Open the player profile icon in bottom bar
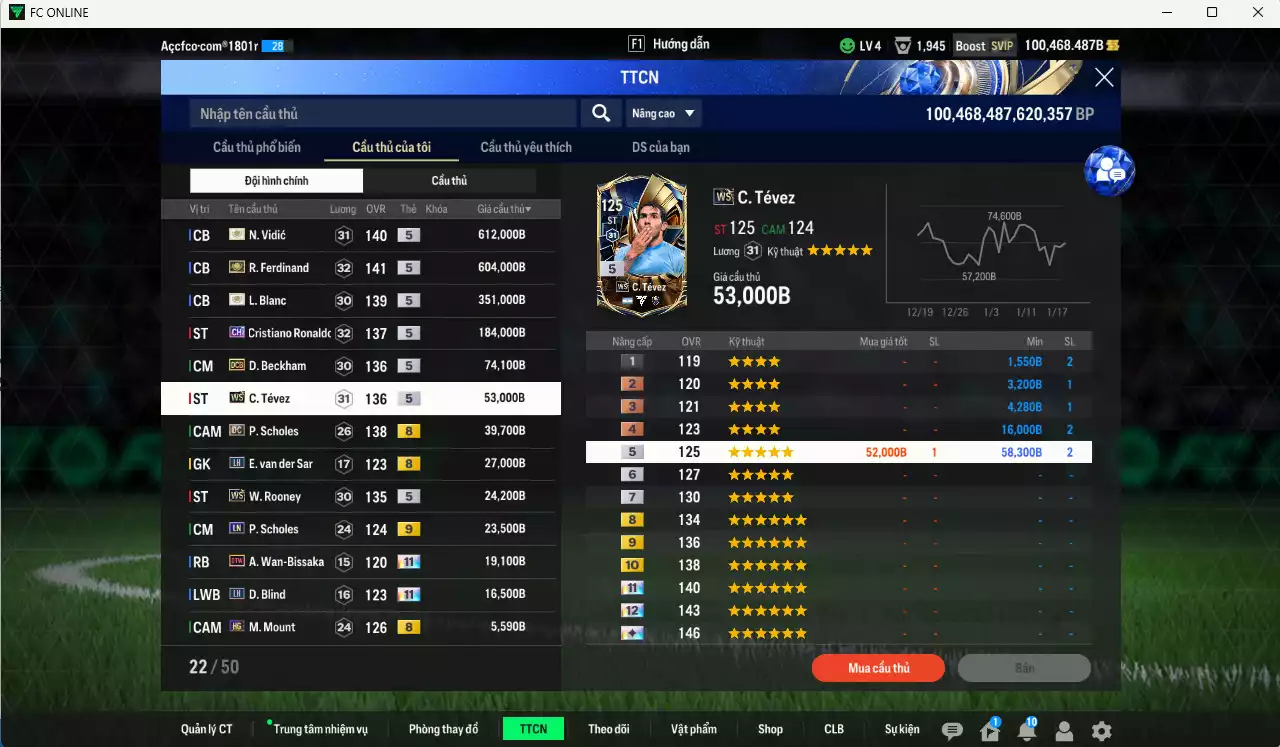 [x=1063, y=730]
